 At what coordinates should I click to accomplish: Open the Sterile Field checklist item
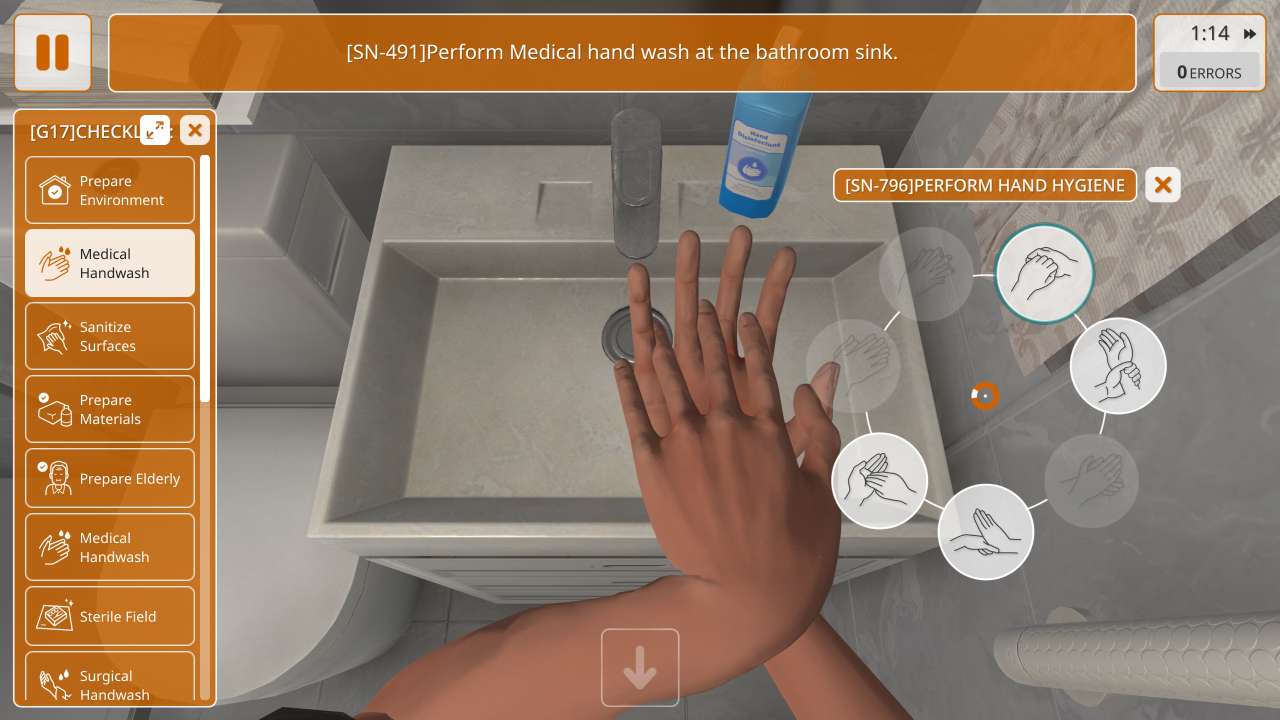[x=110, y=616]
